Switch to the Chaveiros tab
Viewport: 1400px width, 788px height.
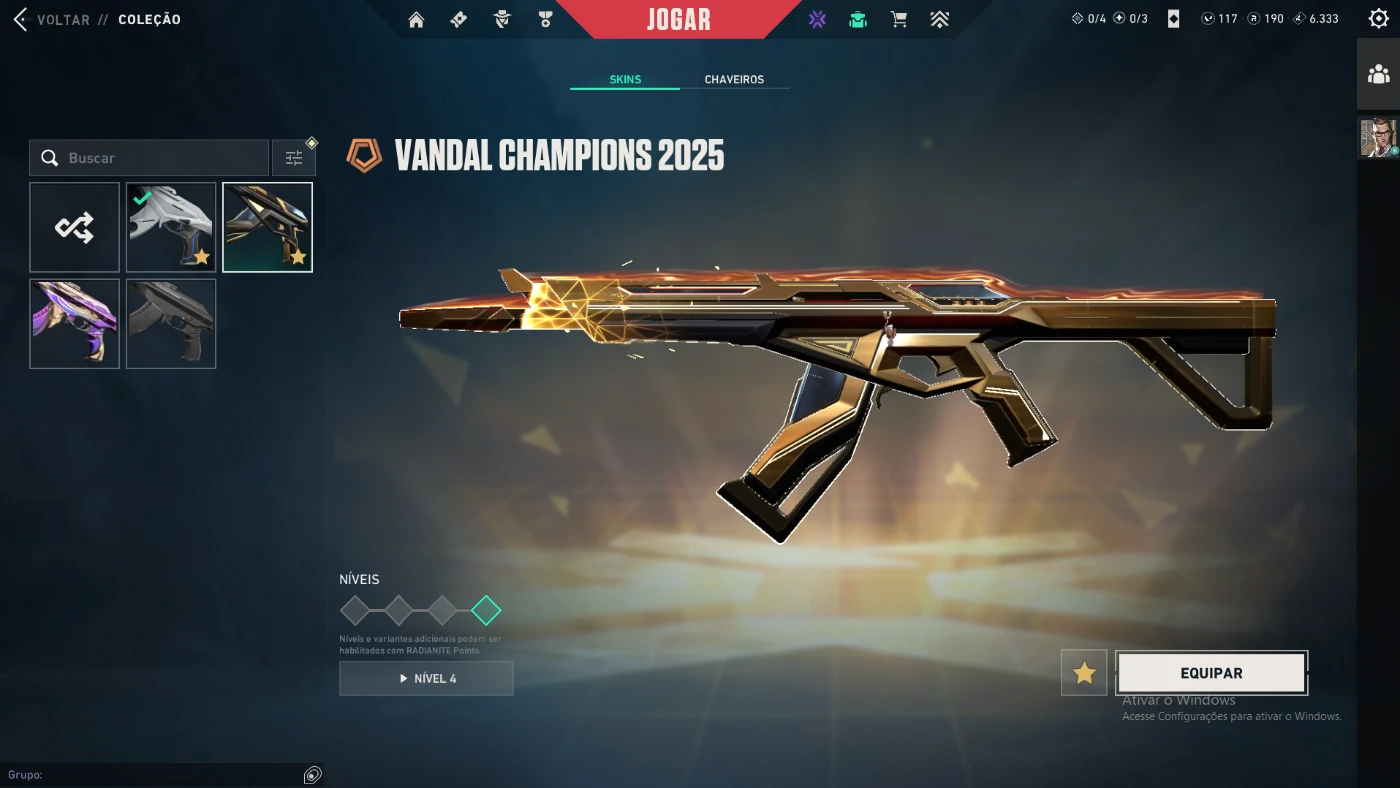coord(734,80)
